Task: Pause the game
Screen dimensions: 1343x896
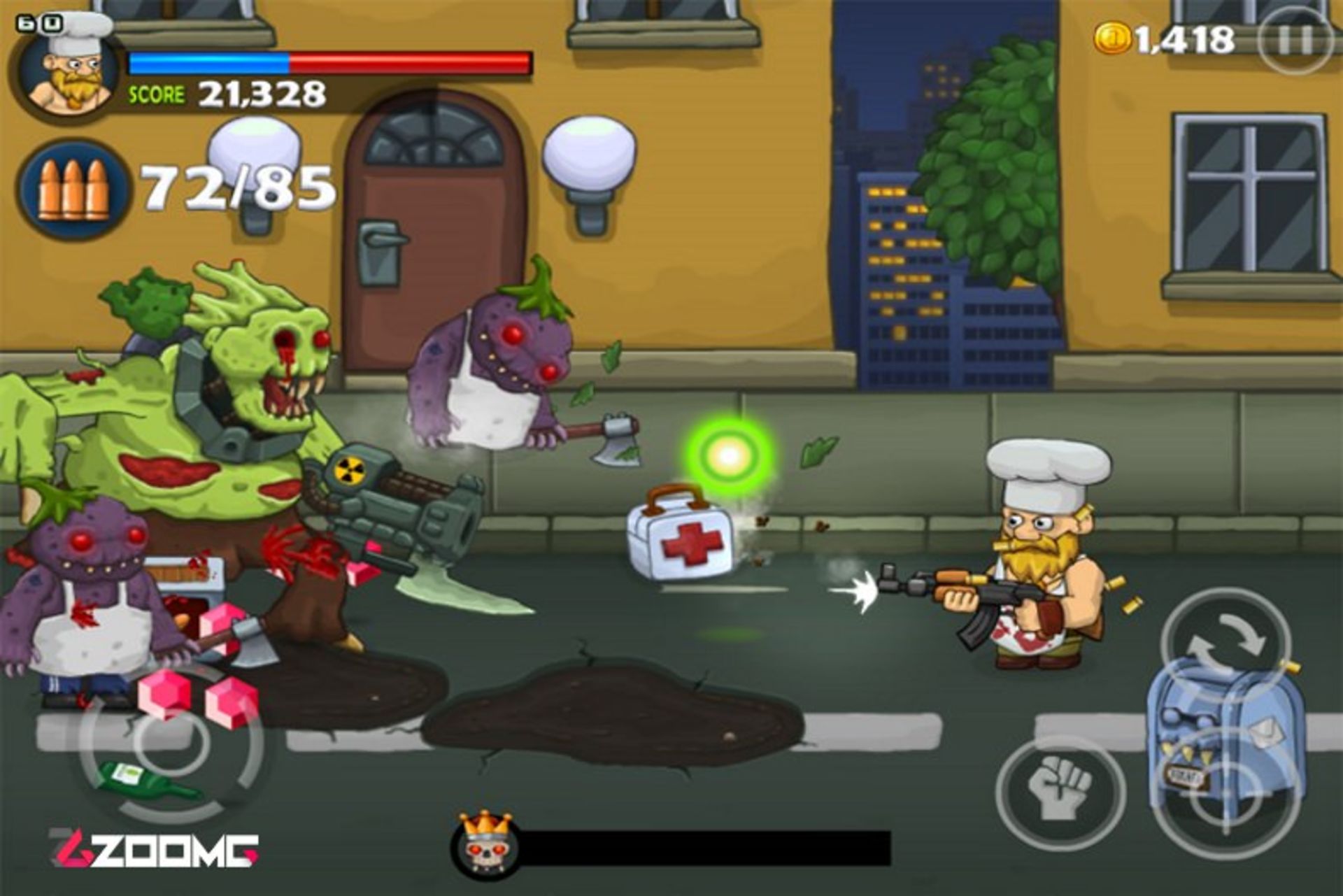Action: pos(1295,40)
